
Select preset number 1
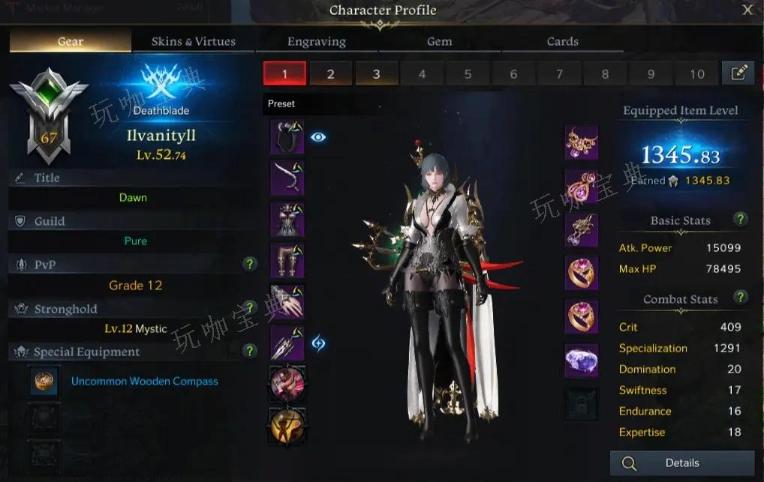pyautogui.click(x=285, y=74)
